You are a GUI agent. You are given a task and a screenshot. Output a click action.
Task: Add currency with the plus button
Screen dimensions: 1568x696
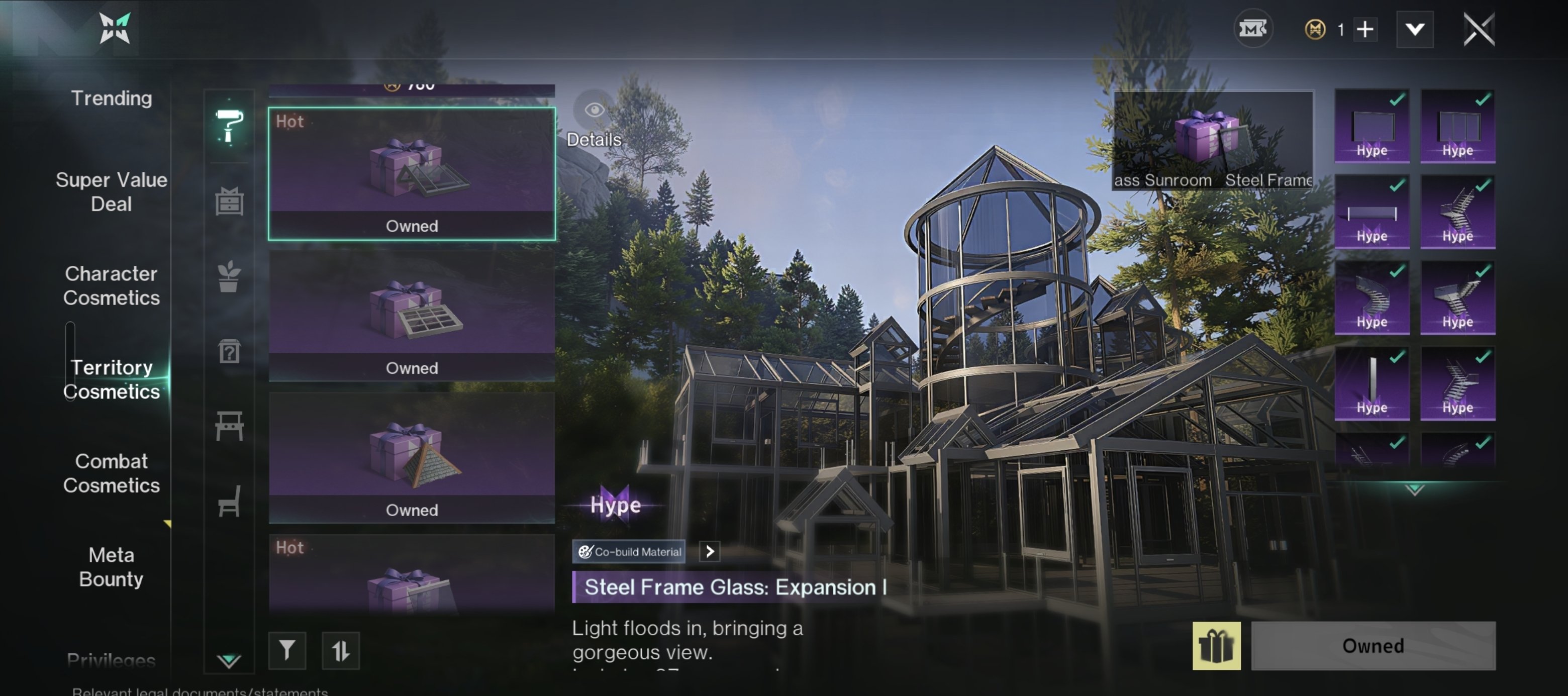click(1365, 29)
